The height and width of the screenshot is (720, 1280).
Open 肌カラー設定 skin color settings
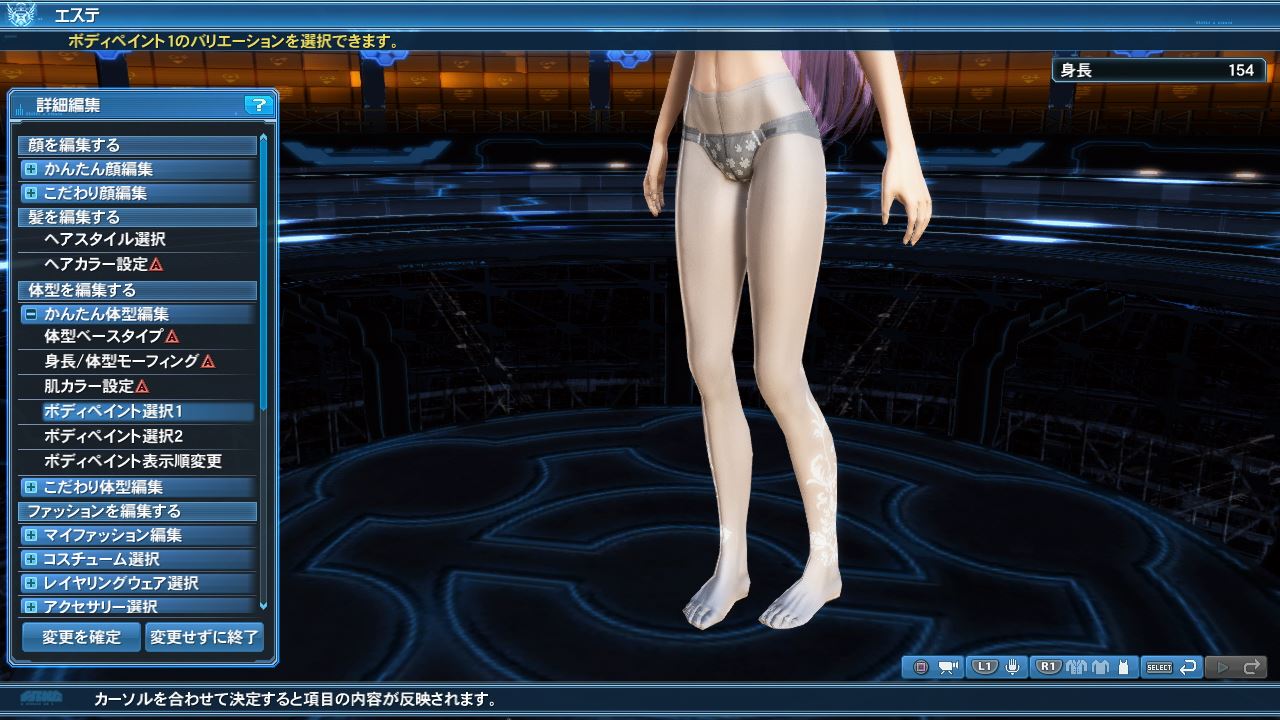[x=140, y=387]
